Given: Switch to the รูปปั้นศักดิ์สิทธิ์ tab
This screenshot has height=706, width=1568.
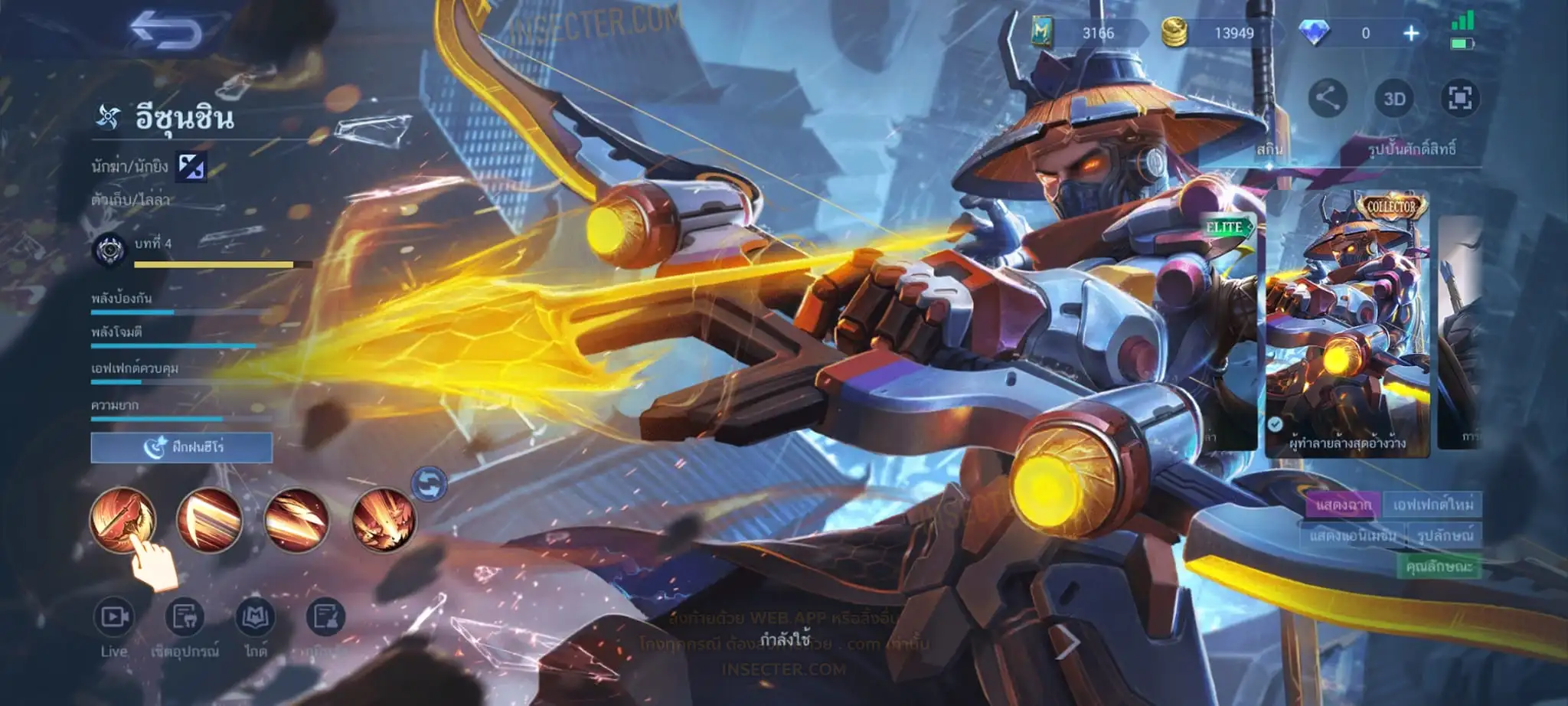Looking at the screenshot, I should pos(1411,149).
